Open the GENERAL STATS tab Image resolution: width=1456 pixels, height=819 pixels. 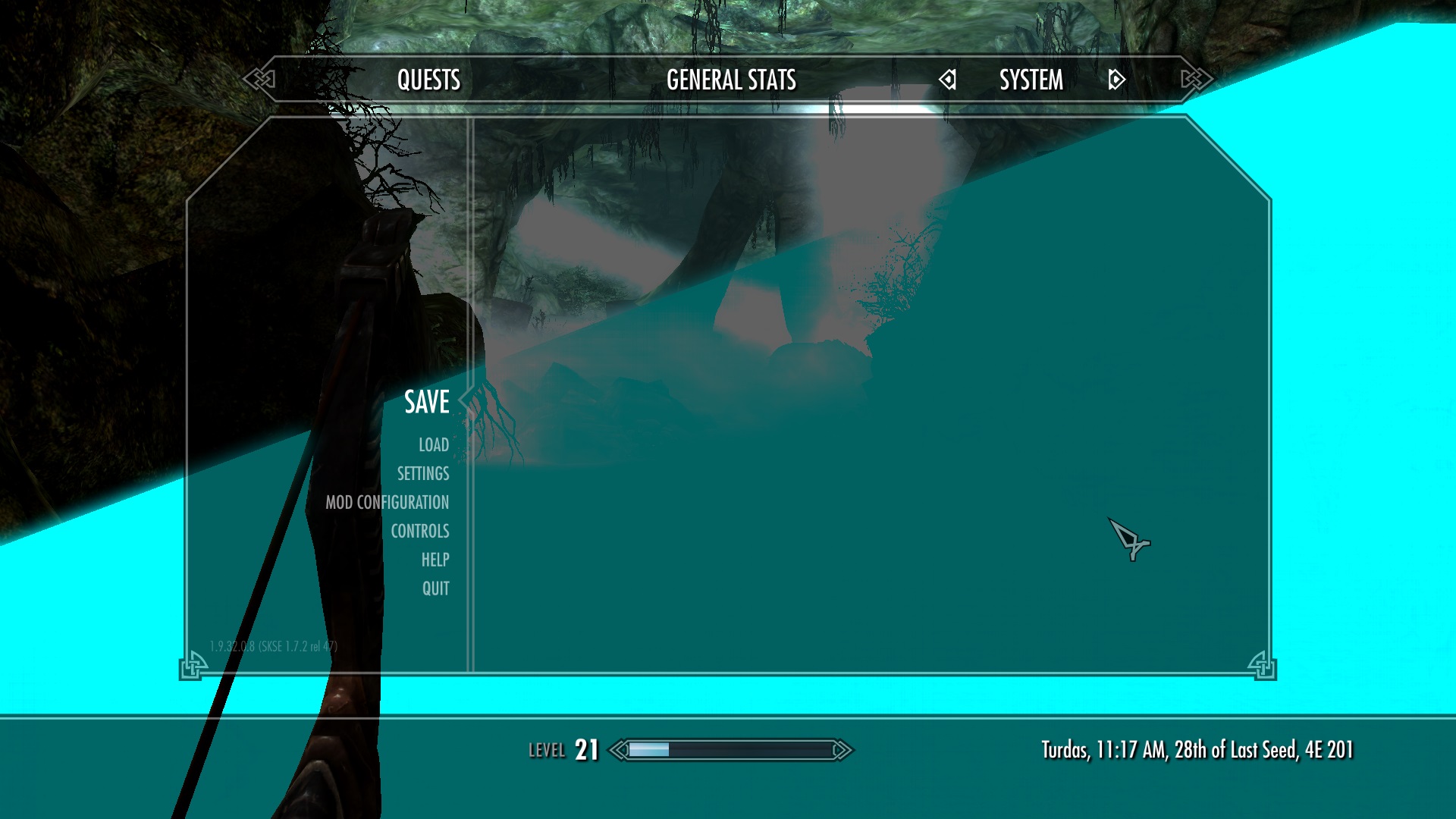coord(730,79)
